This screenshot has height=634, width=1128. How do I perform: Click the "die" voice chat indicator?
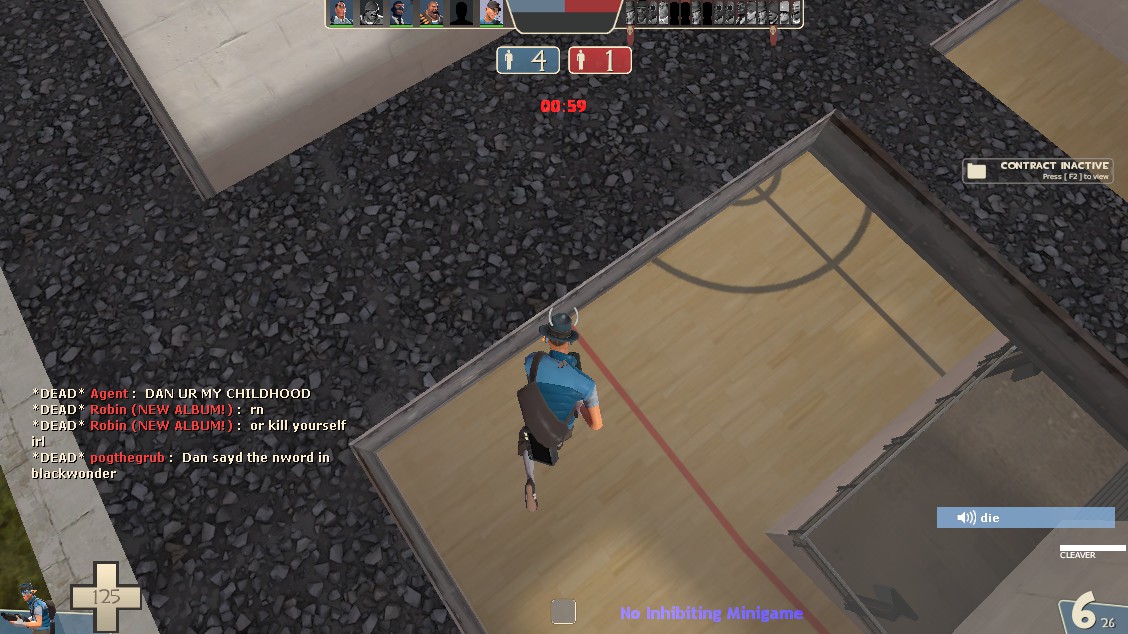1025,518
